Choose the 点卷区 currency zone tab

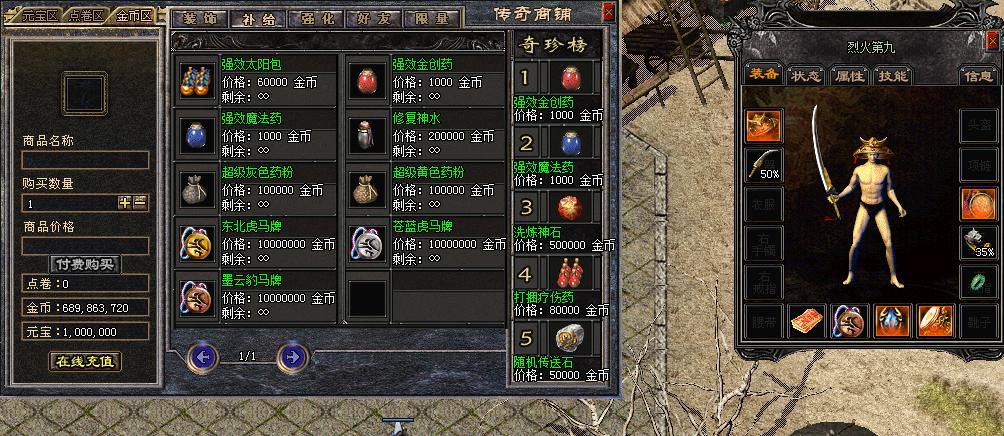click(x=86, y=17)
